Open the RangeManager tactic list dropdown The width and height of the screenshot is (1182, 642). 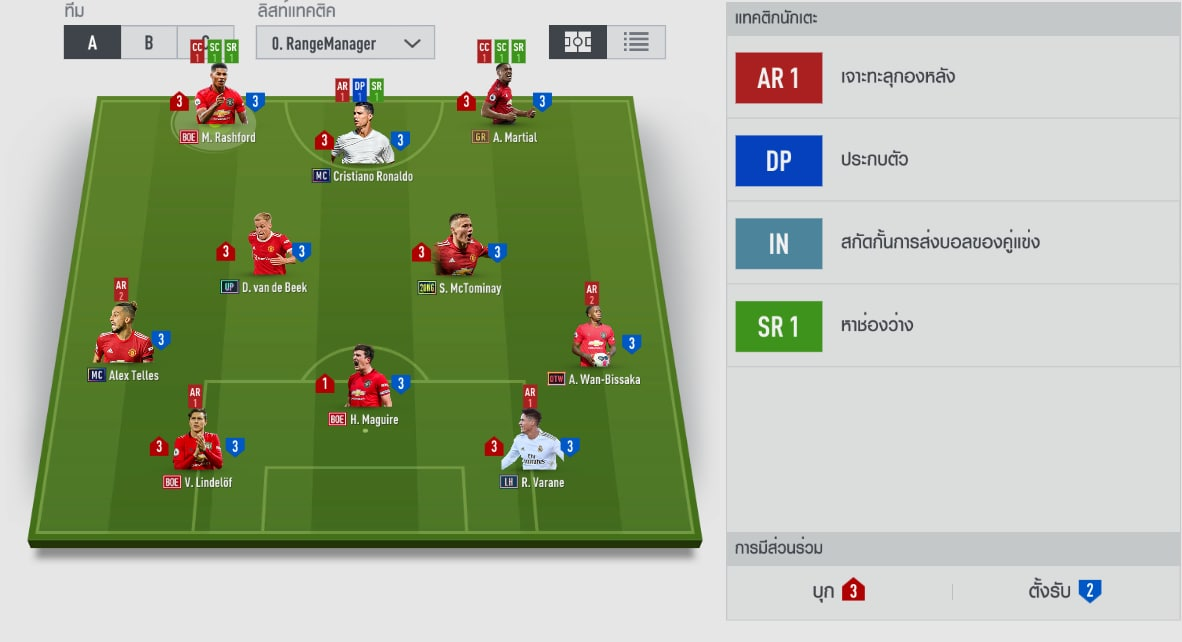345,43
